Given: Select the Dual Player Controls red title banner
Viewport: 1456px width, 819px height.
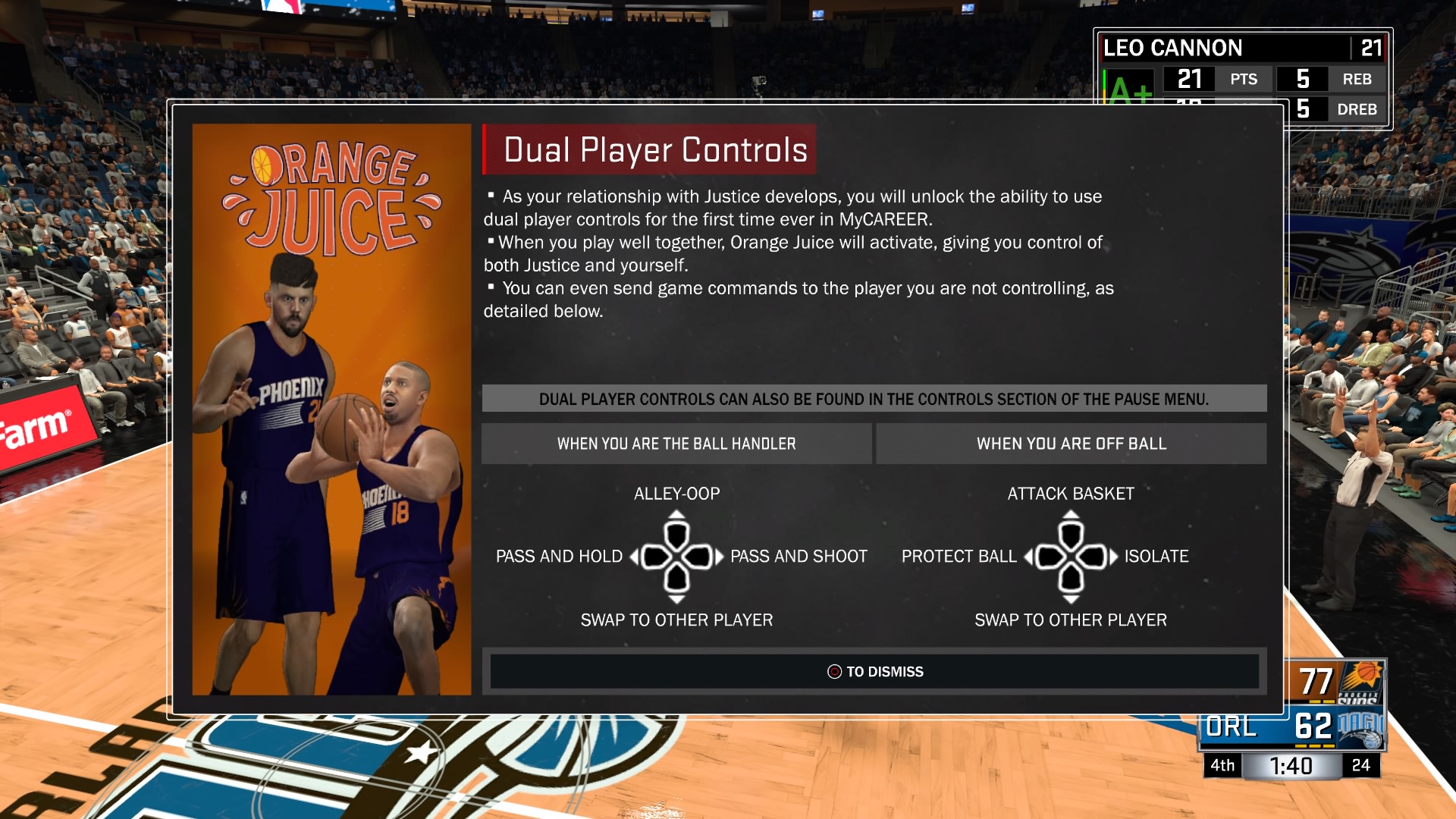Looking at the screenshot, I should point(650,149).
